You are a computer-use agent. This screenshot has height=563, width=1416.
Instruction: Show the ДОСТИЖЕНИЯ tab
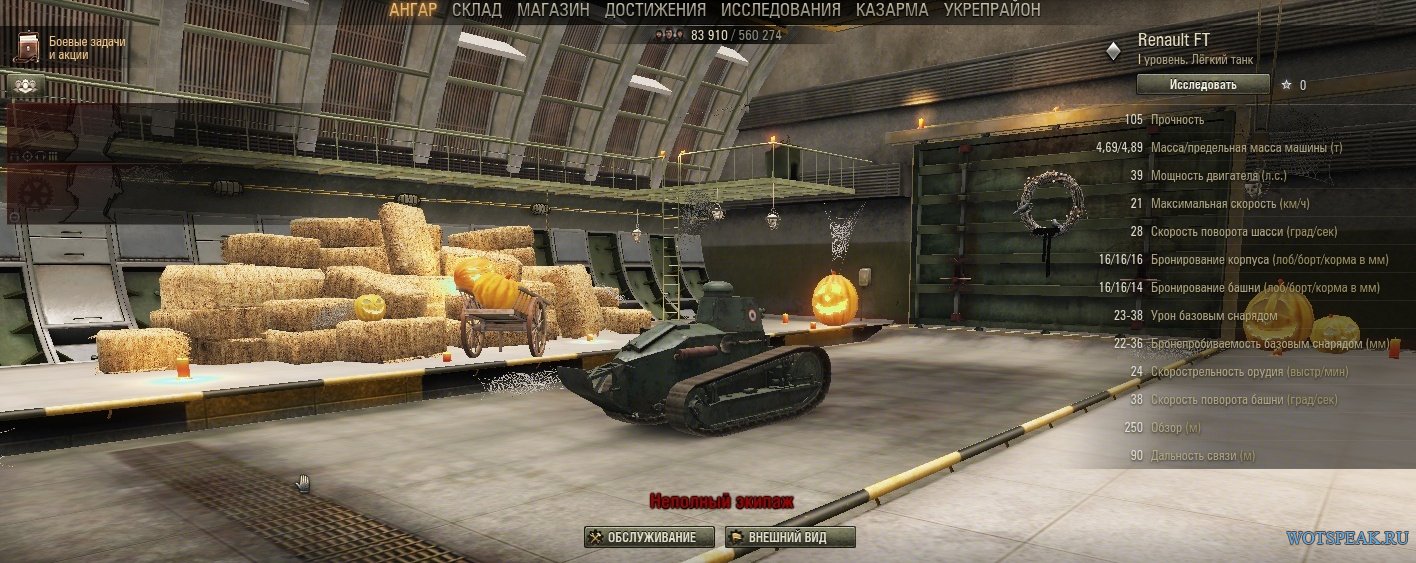(655, 10)
